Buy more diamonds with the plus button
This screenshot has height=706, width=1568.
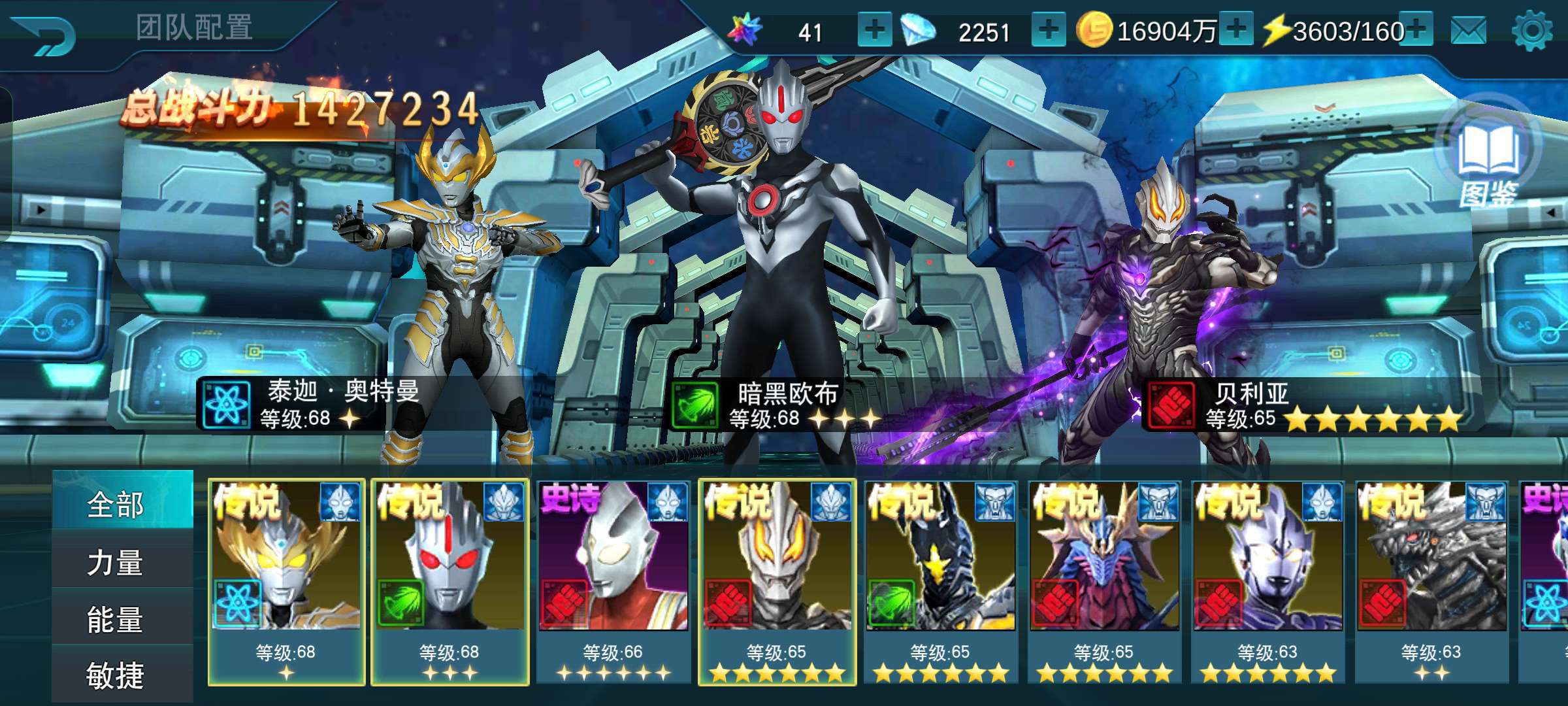point(1048,30)
